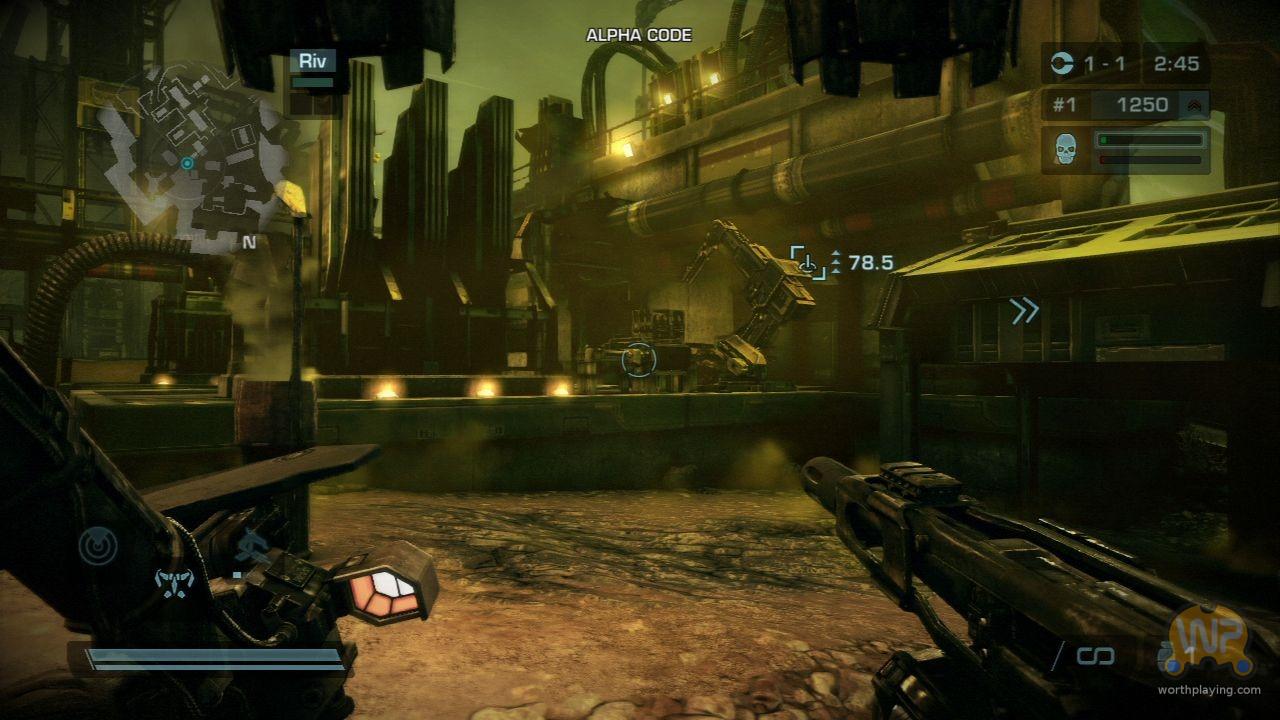The width and height of the screenshot is (1280, 720).
Task: Activate the circular radar ability icon
Action: pos(98,545)
